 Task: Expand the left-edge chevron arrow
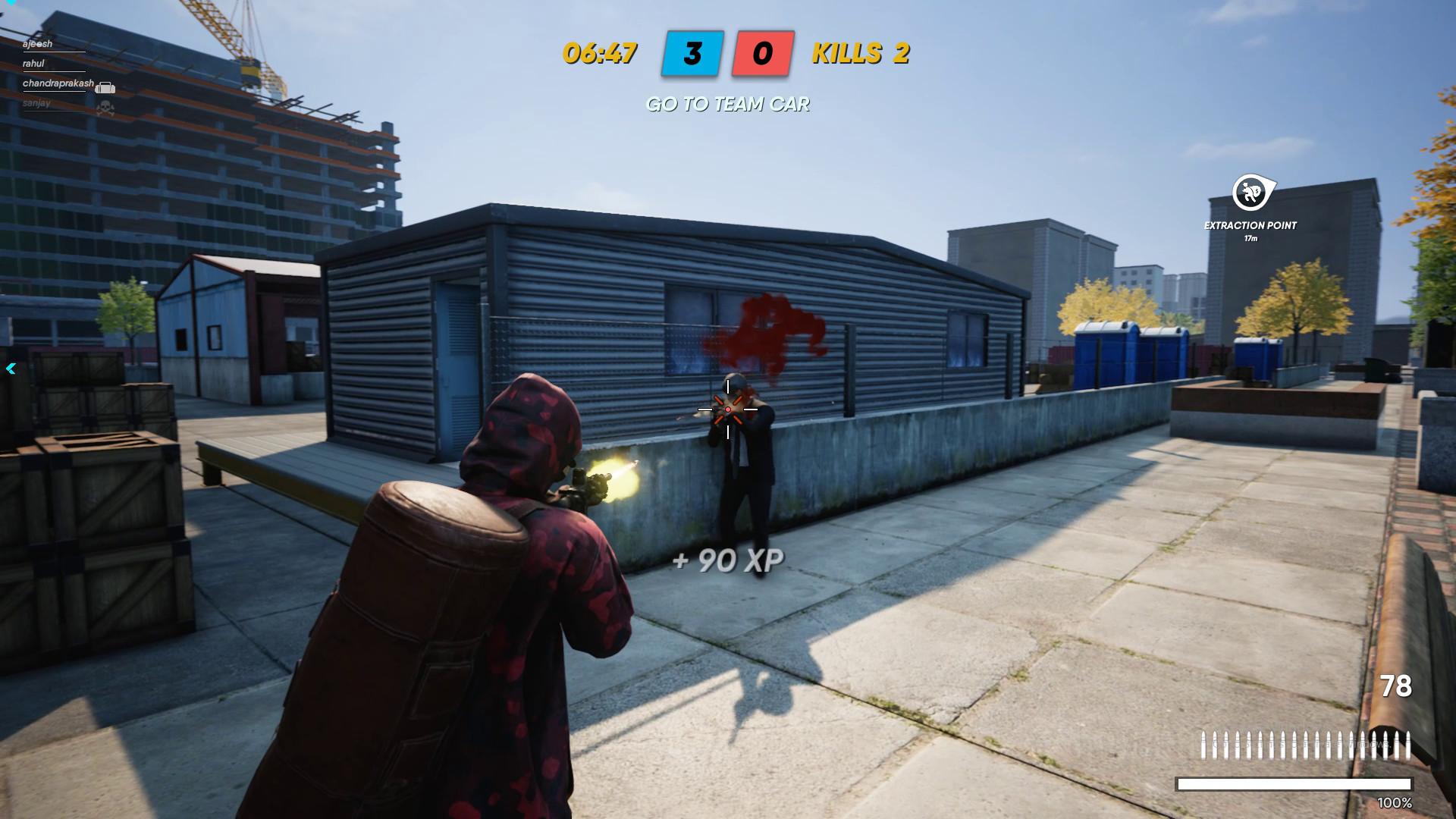tap(10, 367)
